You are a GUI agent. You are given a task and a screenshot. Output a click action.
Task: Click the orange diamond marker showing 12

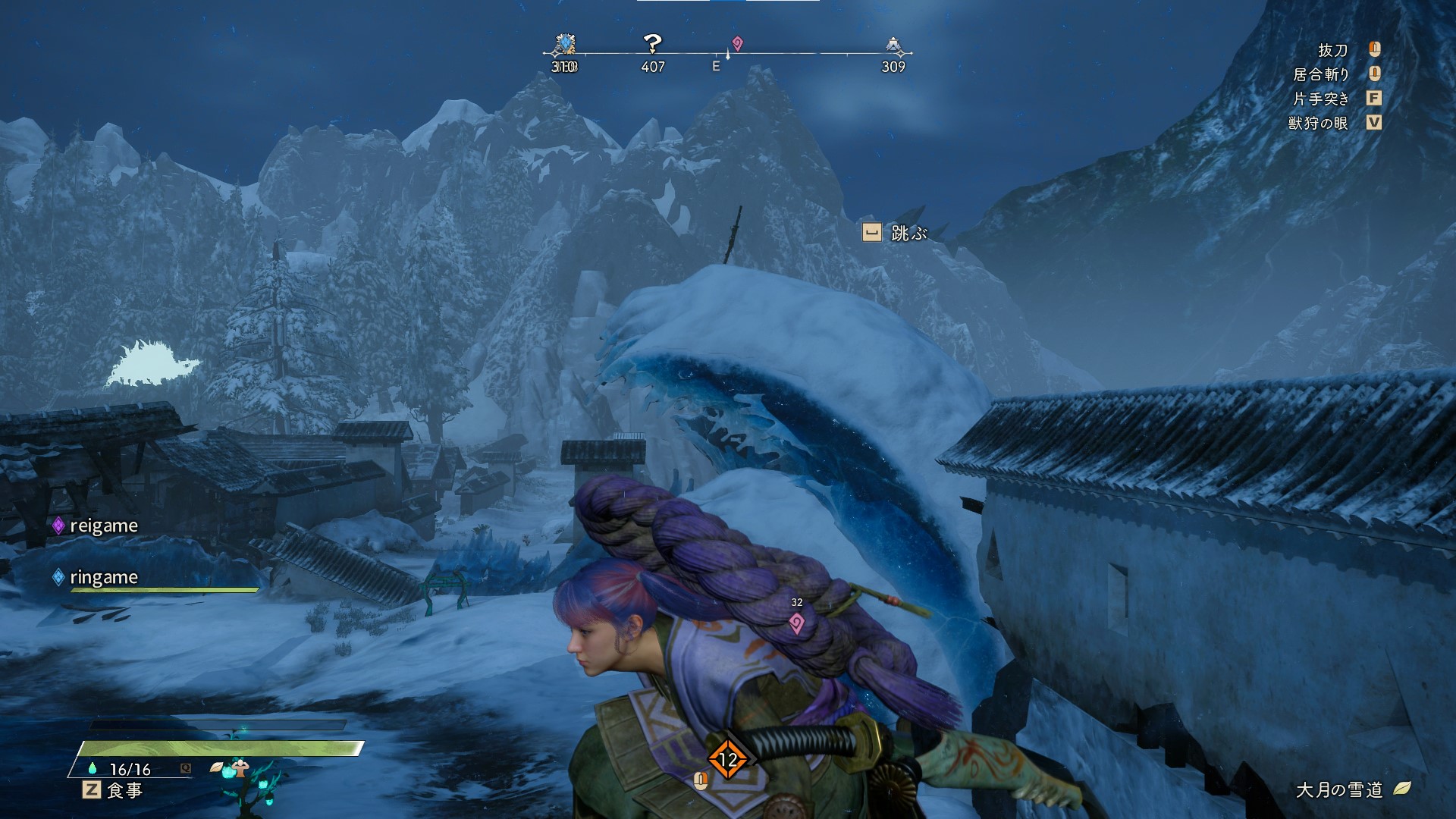tap(728, 759)
